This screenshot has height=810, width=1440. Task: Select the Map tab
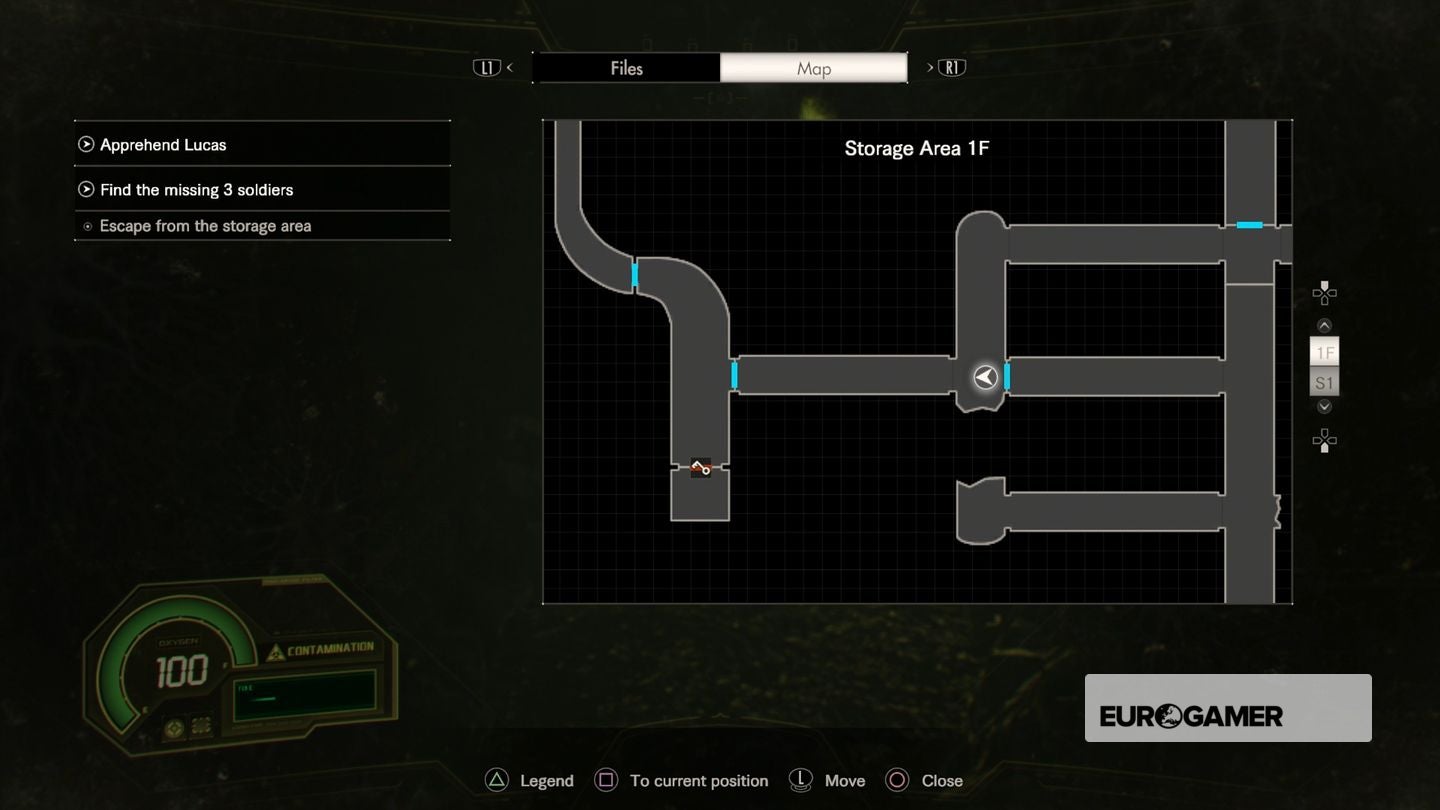(813, 68)
